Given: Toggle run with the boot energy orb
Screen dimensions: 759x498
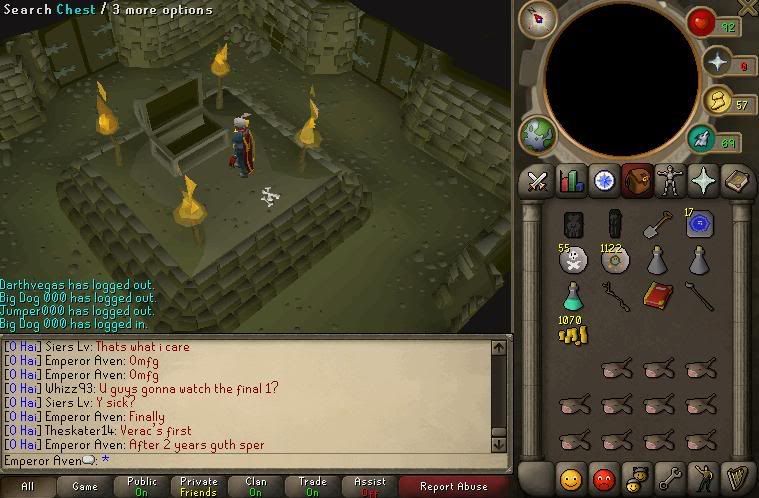Looking at the screenshot, I should coord(729,141).
